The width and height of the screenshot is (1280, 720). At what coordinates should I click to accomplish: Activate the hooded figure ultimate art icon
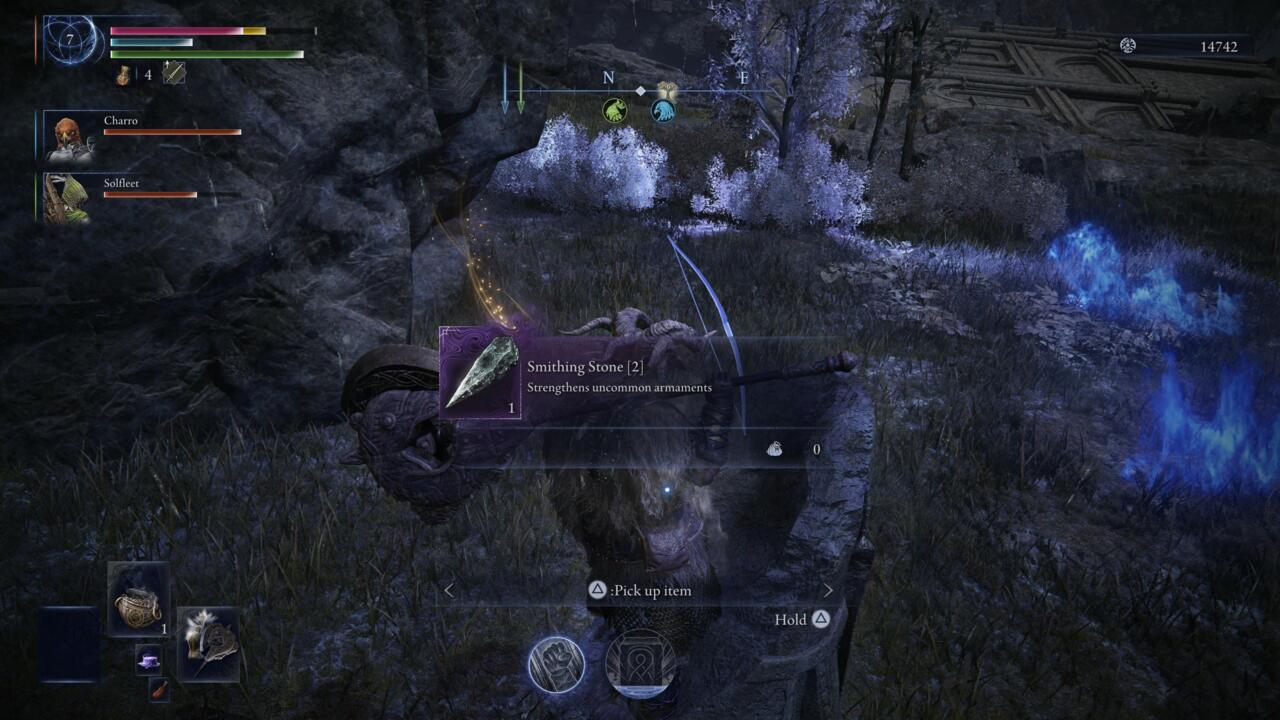point(640,665)
